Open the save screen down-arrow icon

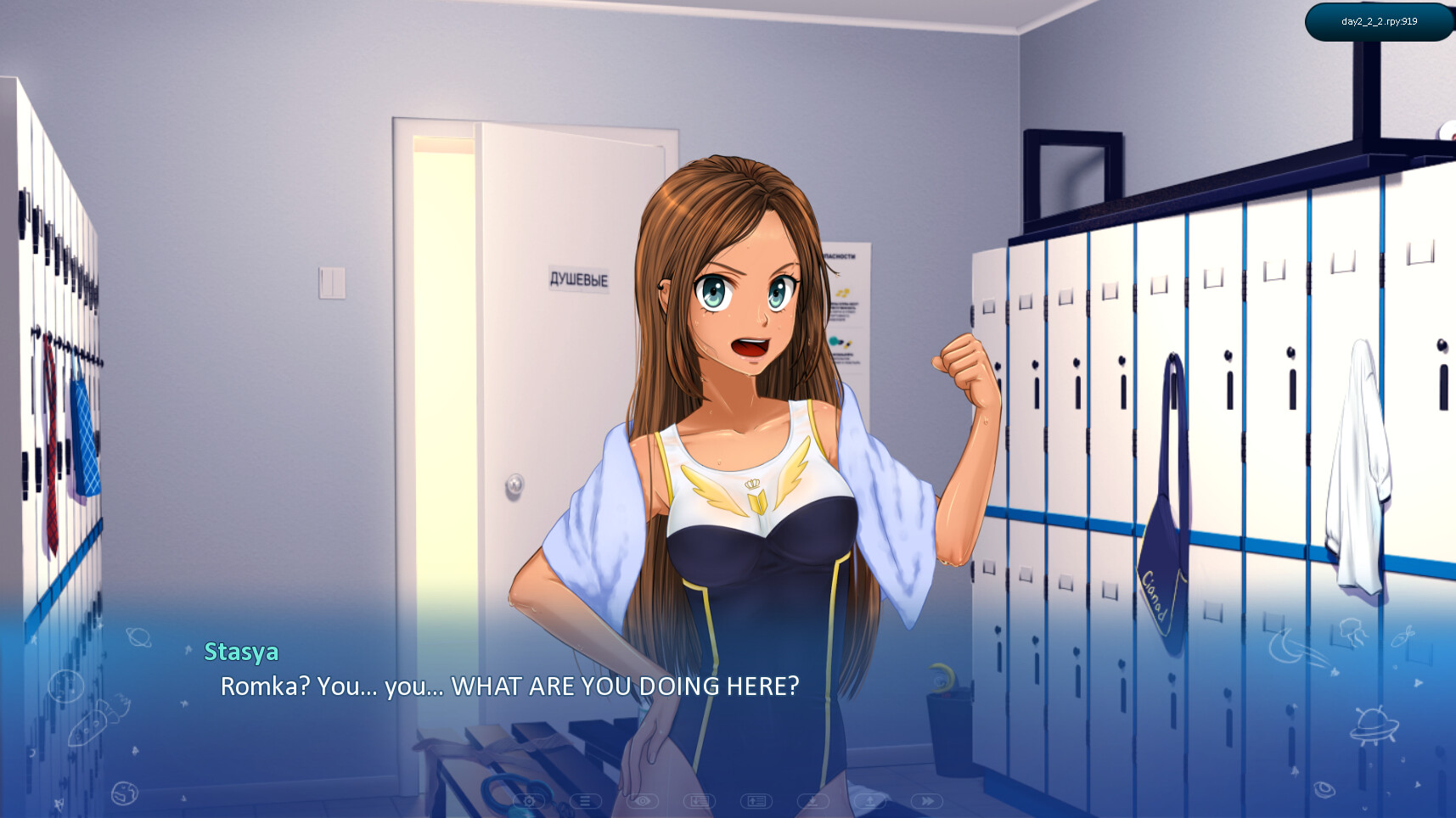(x=812, y=801)
